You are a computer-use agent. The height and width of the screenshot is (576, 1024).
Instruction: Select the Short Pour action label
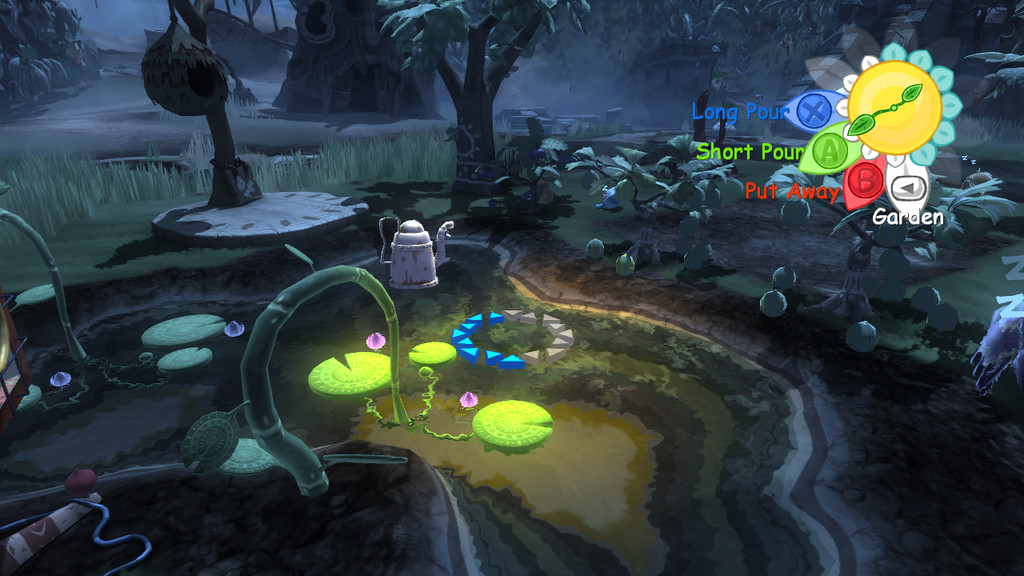pyautogui.click(x=750, y=152)
